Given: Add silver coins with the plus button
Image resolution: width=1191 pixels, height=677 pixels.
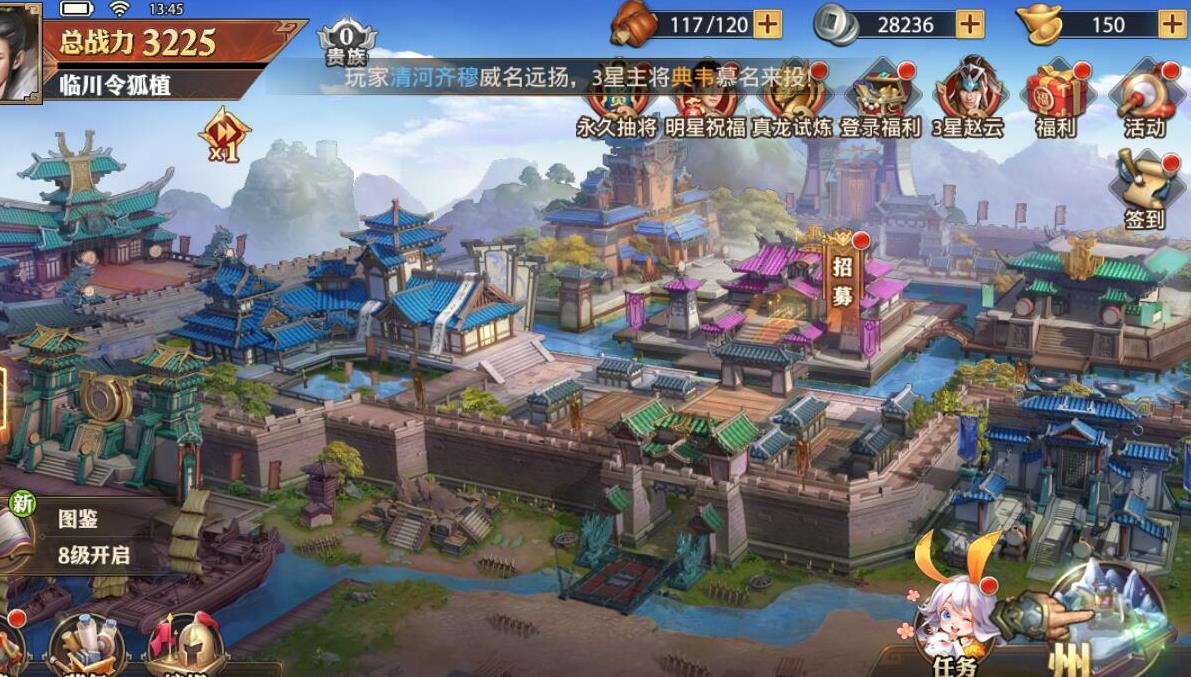Looking at the screenshot, I should [x=970, y=24].
